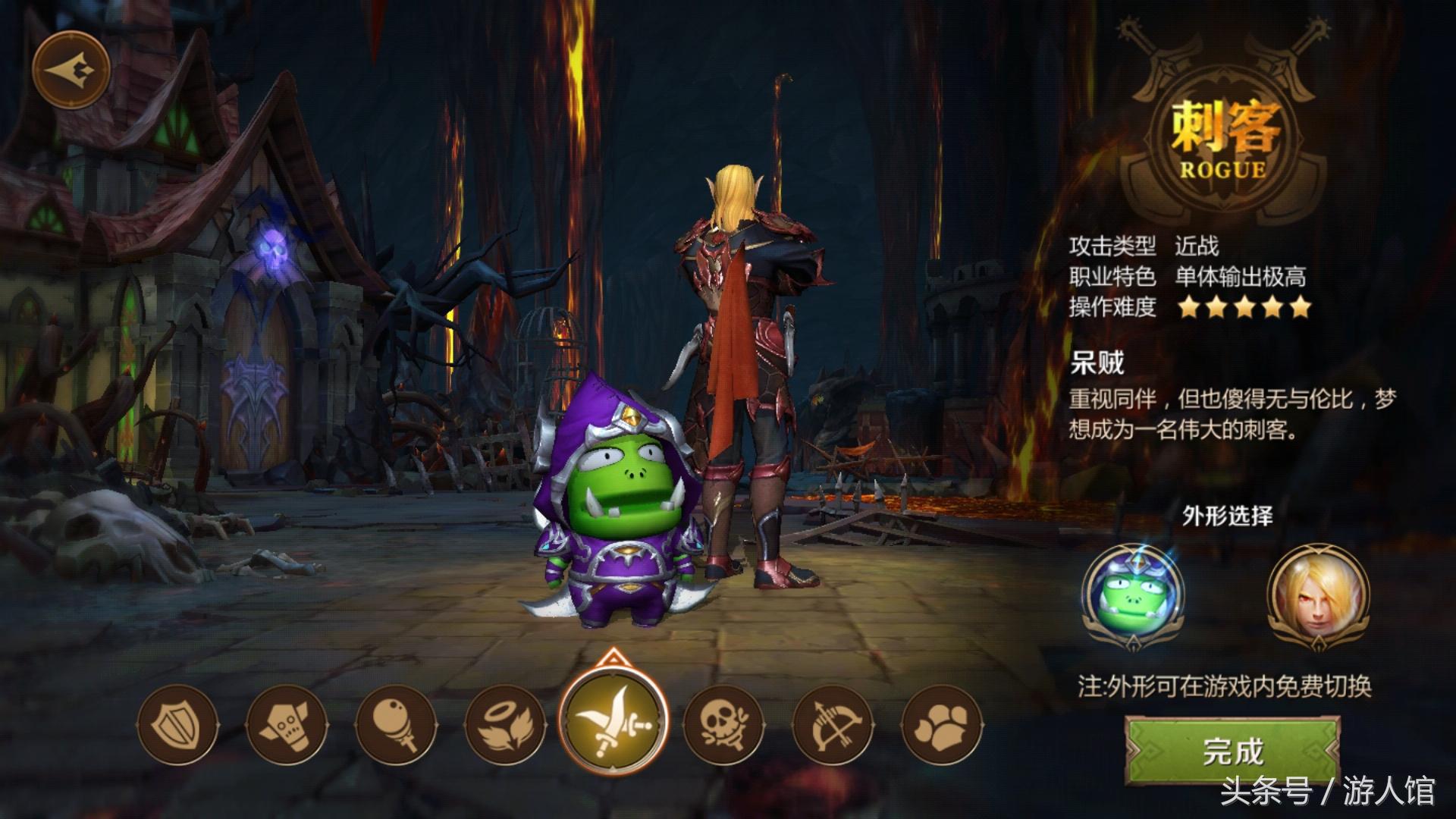This screenshot has height=819, width=1456.
Task: Choose the blonde elf appearance portrait
Action: 1318,595
